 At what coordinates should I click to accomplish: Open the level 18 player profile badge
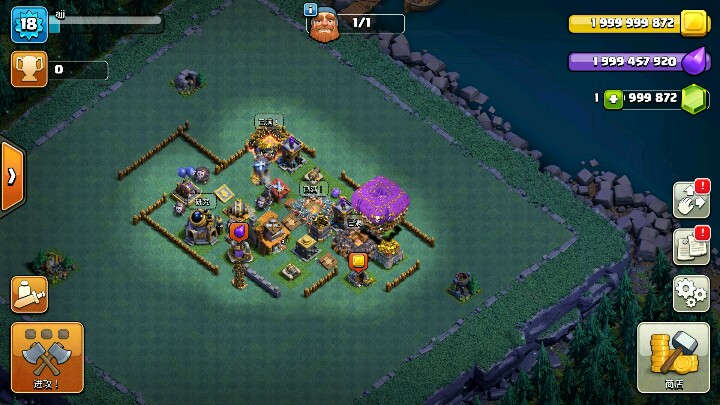[x=29, y=24]
